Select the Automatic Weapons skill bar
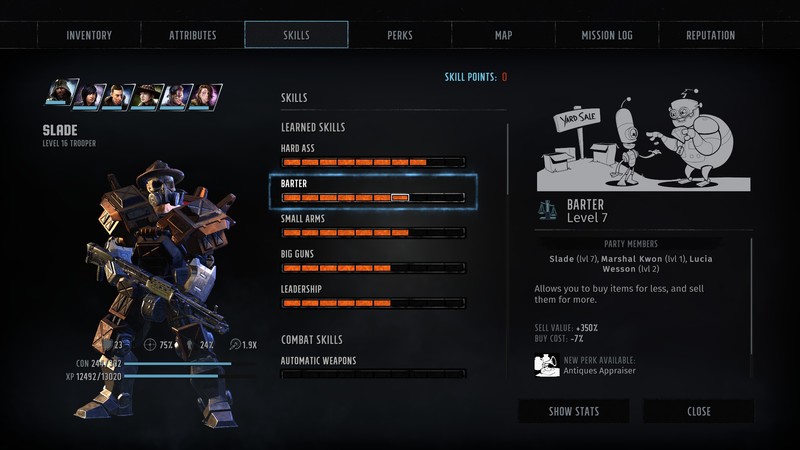The width and height of the screenshot is (800, 450). [x=373, y=374]
